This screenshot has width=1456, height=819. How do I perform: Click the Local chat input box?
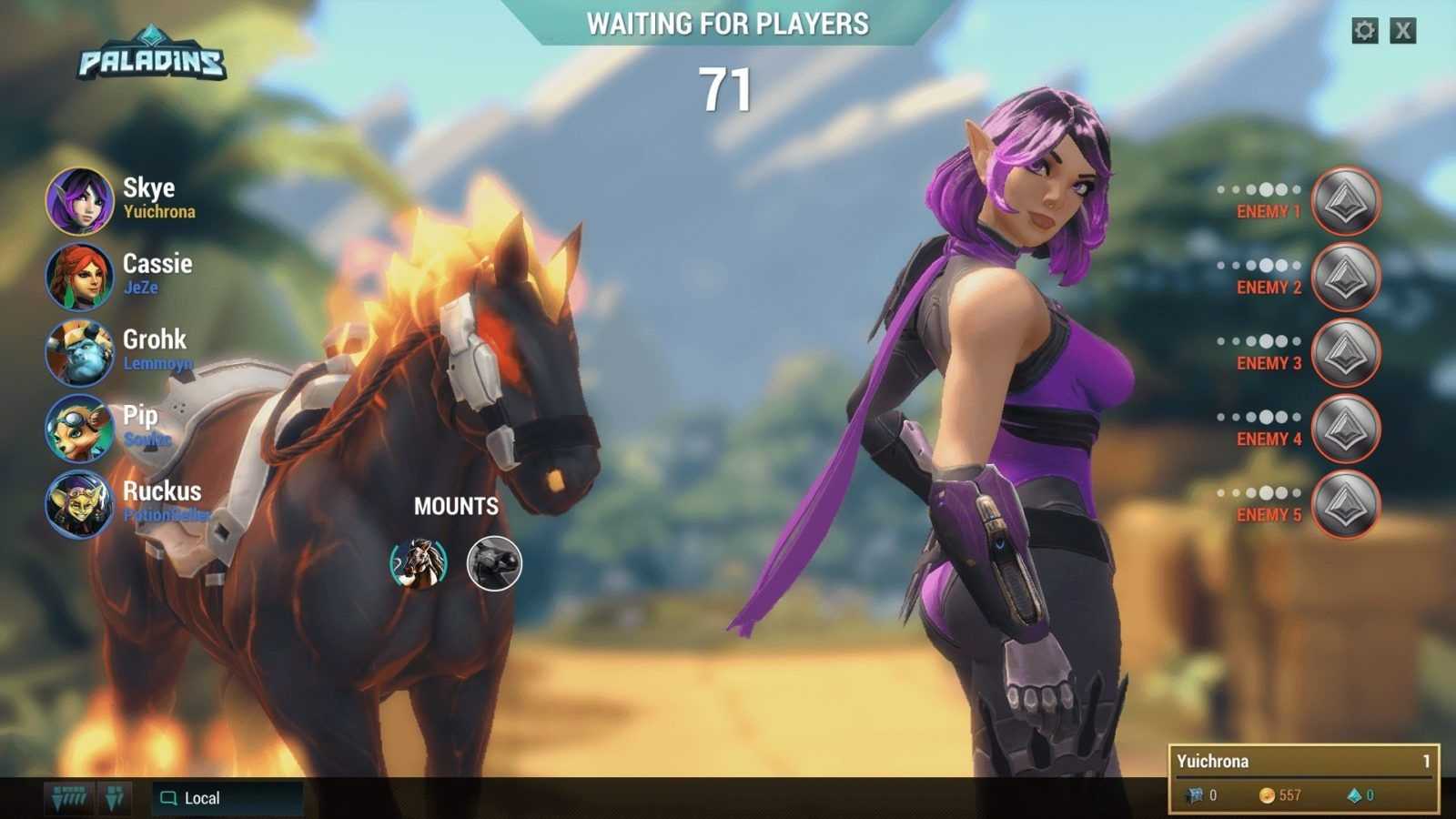(x=227, y=798)
